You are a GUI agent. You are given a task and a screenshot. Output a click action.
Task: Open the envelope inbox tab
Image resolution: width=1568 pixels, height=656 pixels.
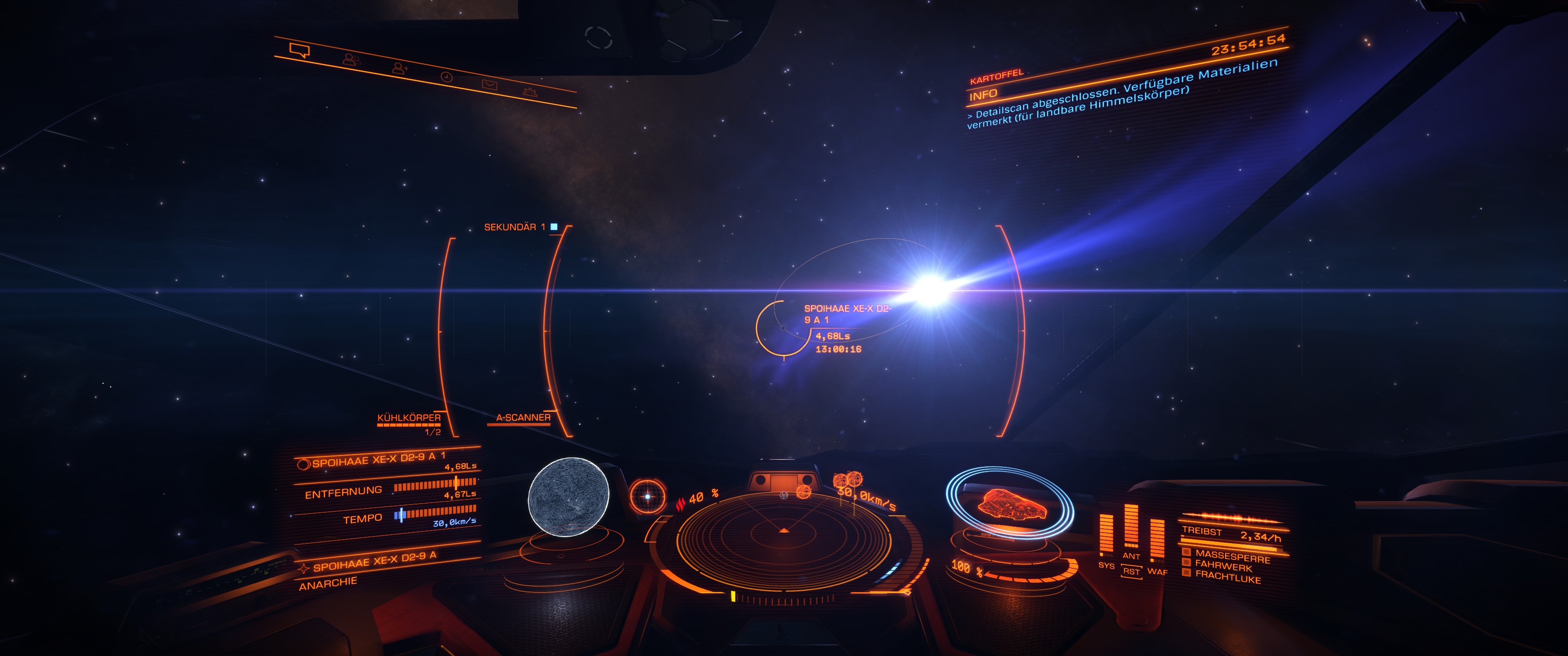pos(490,85)
